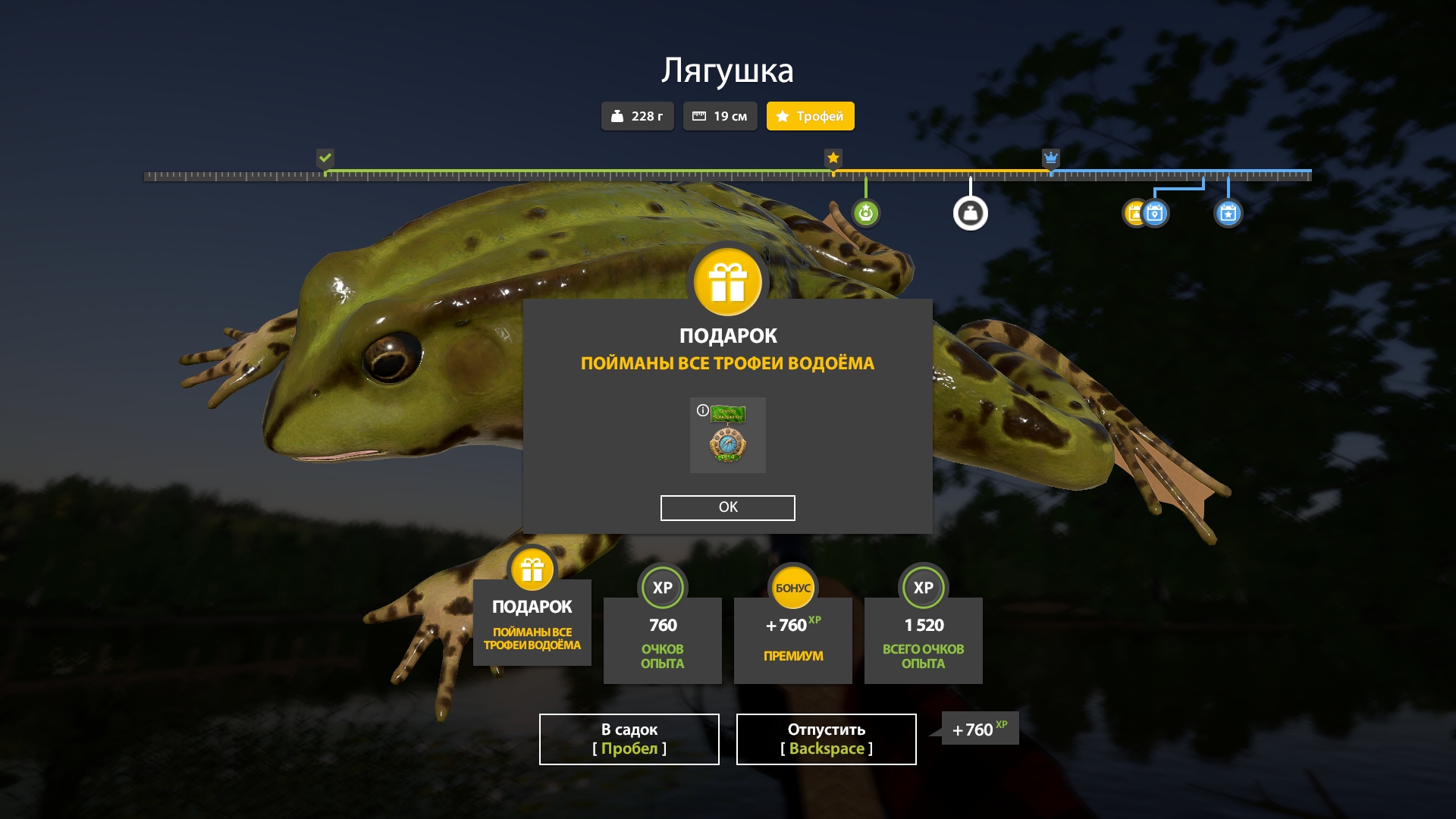Viewport: 1456px width, 819px height.
Task: Put the frog in the keepnet (В садок)
Action: [x=629, y=739]
